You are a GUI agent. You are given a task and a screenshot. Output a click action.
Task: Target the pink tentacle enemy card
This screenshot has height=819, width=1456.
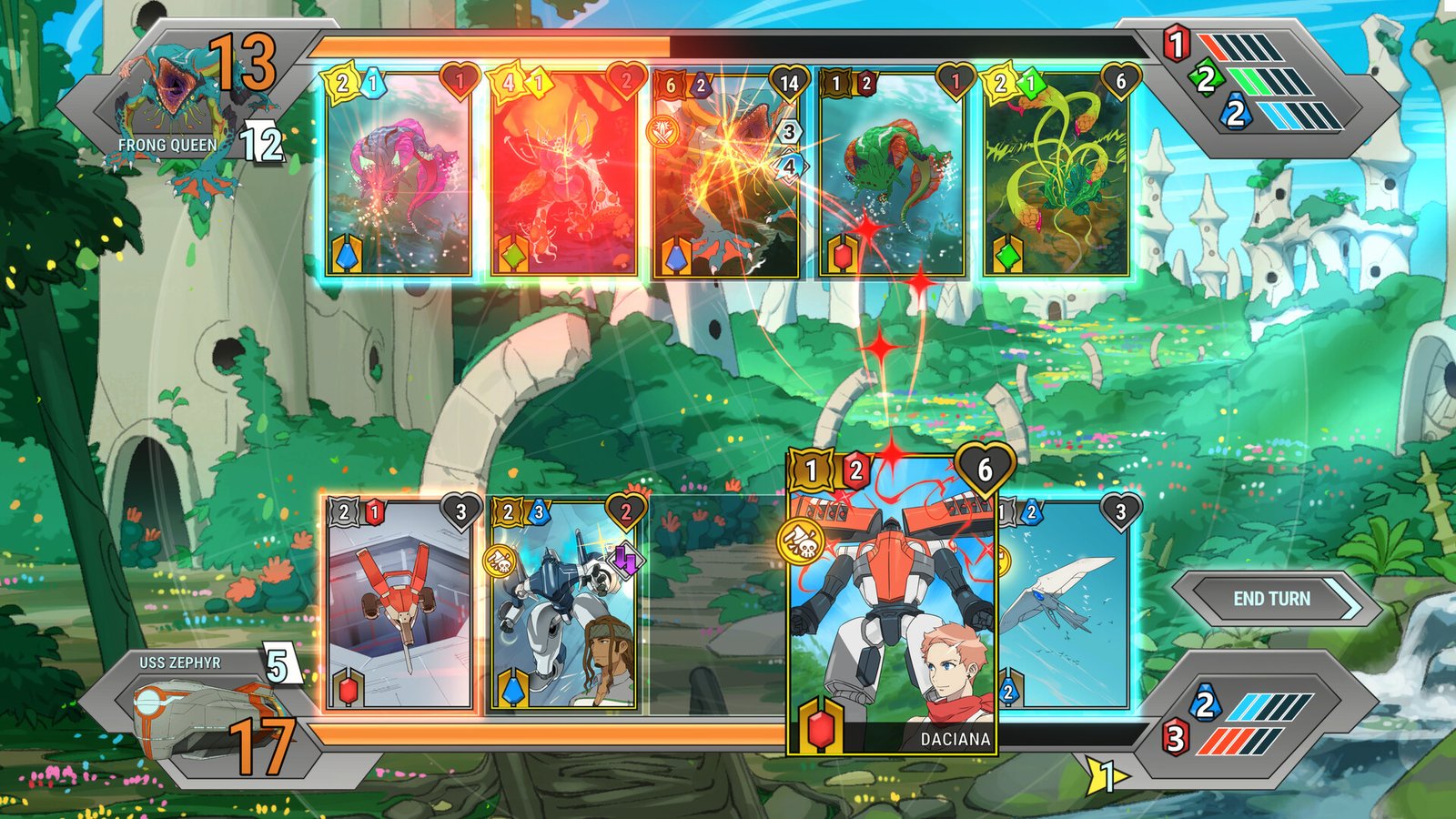399,175
